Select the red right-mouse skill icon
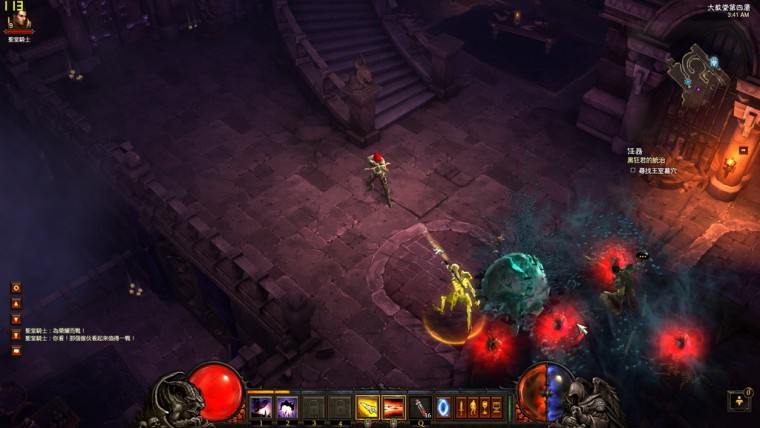This screenshot has height=428, width=760. (x=393, y=407)
